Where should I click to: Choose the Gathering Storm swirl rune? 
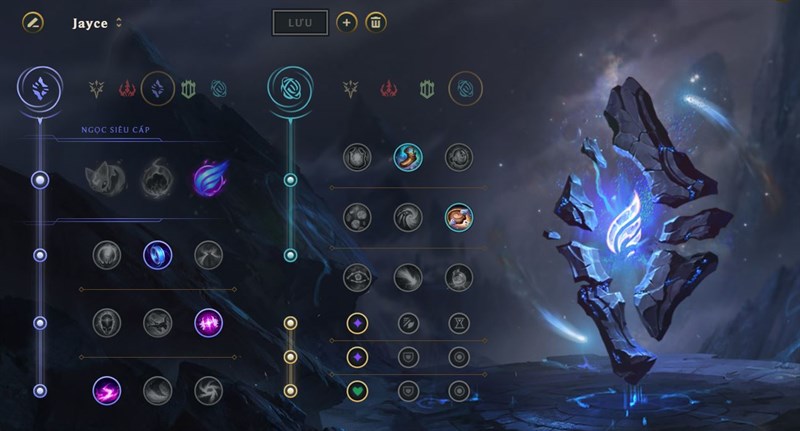(x=209, y=389)
